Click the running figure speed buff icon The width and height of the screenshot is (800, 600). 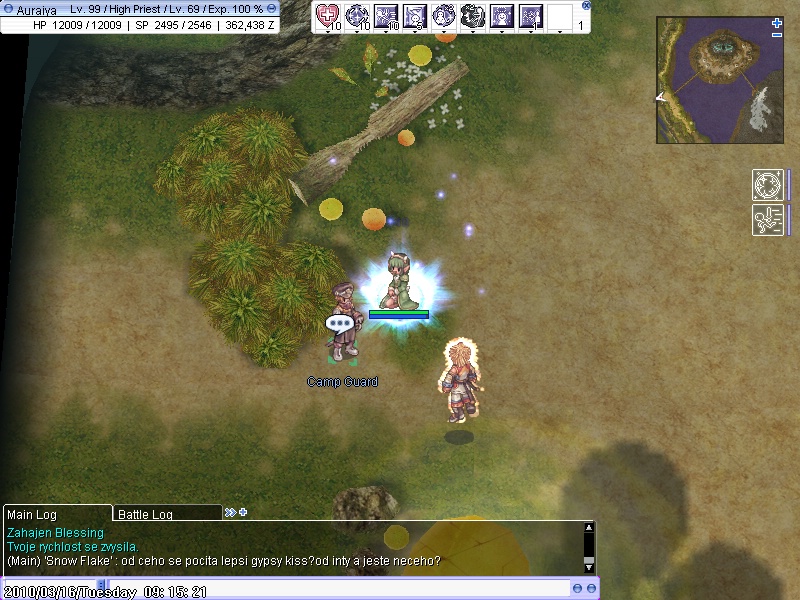click(766, 220)
